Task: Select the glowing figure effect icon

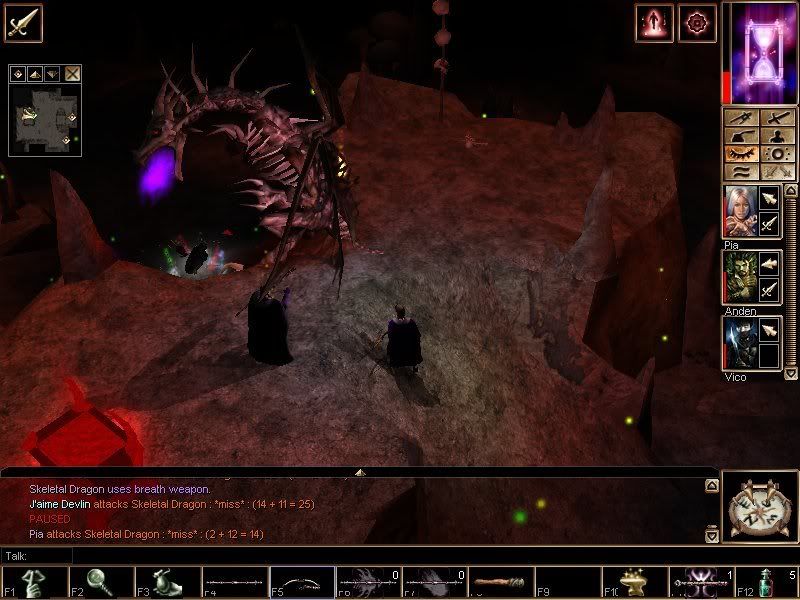Action: pyautogui.click(x=652, y=22)
